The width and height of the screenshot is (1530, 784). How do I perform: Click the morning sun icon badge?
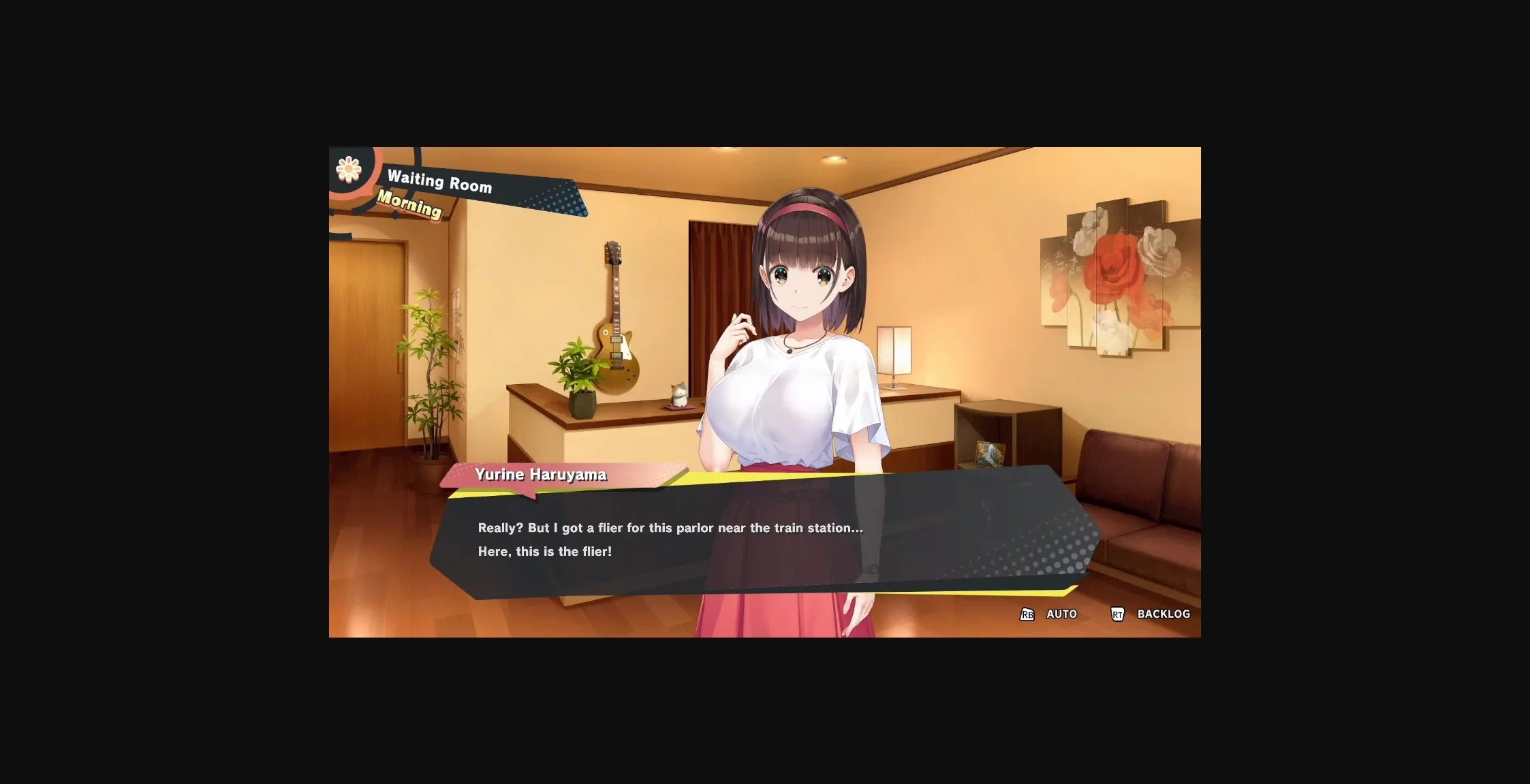(x=349, y=169)
